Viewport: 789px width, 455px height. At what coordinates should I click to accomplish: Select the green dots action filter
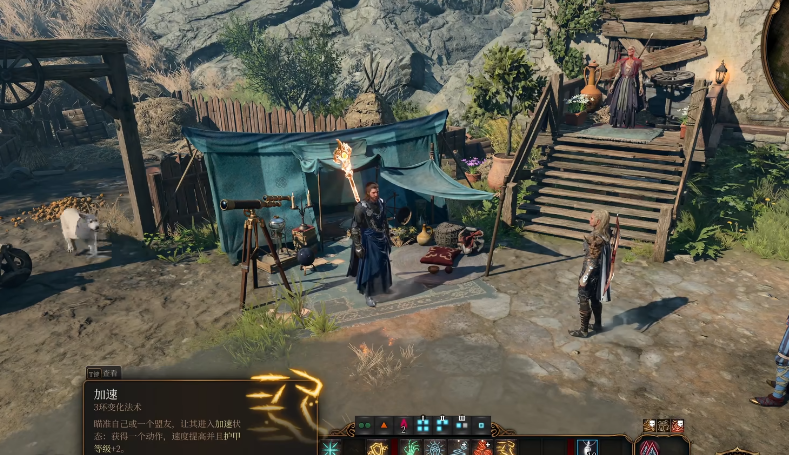tap(364, 424)
